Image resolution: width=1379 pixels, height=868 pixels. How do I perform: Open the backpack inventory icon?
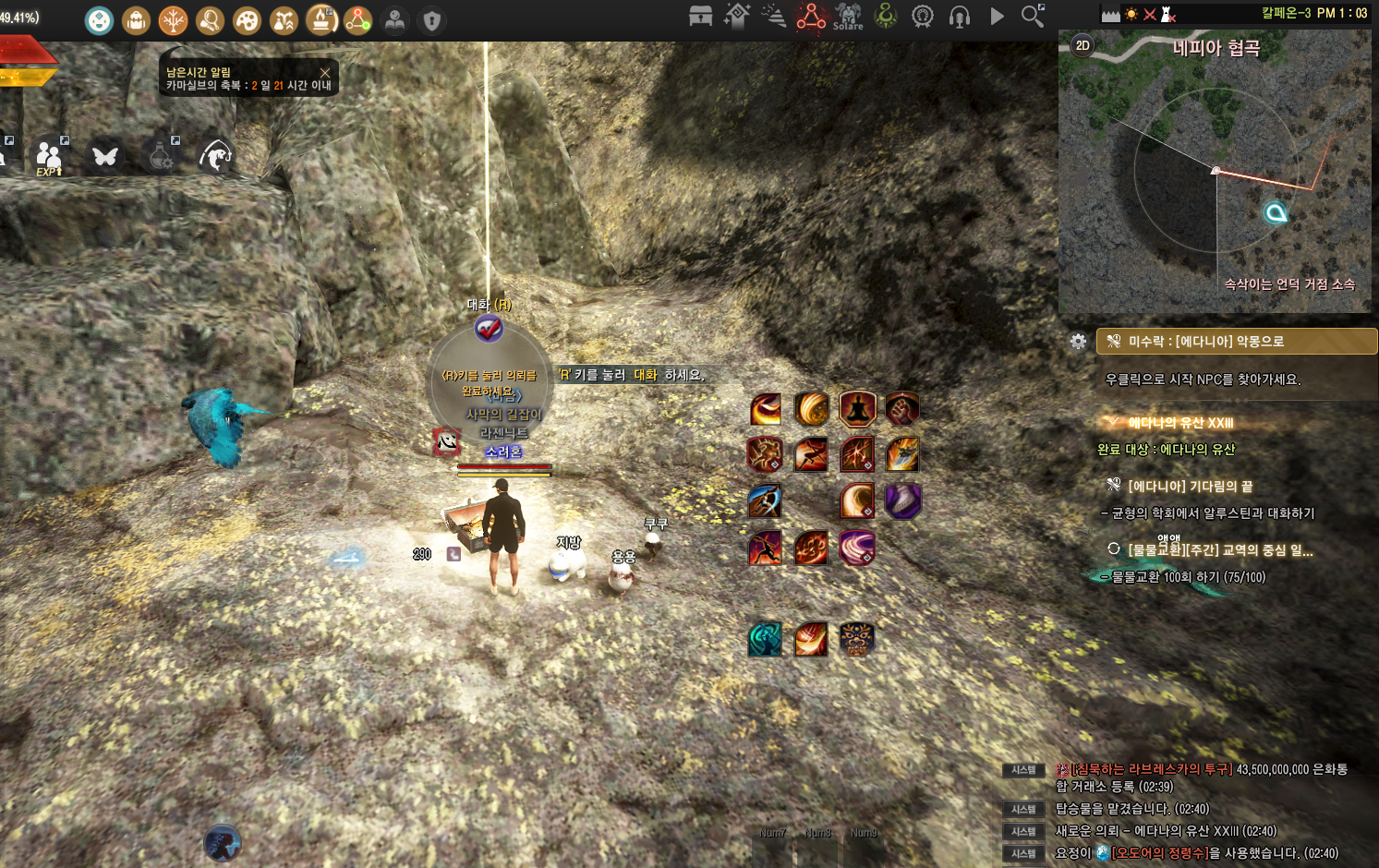click(136, 19)
